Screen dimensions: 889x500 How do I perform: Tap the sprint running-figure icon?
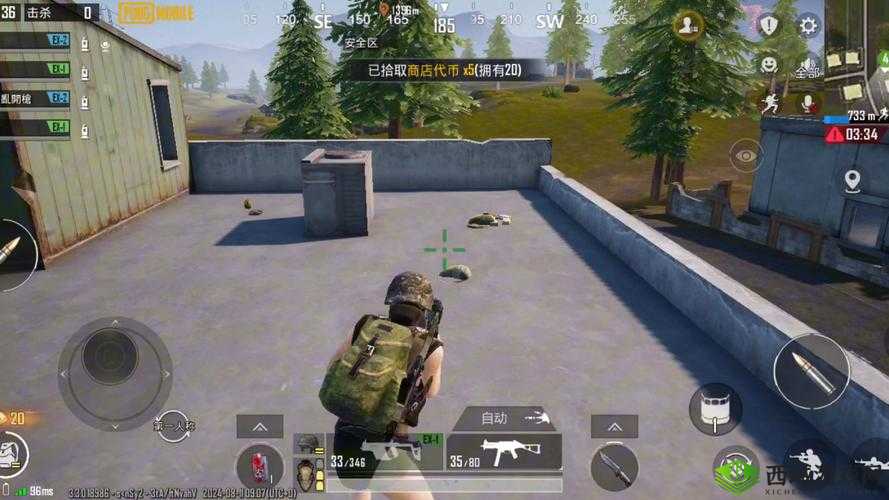[768, 103]
